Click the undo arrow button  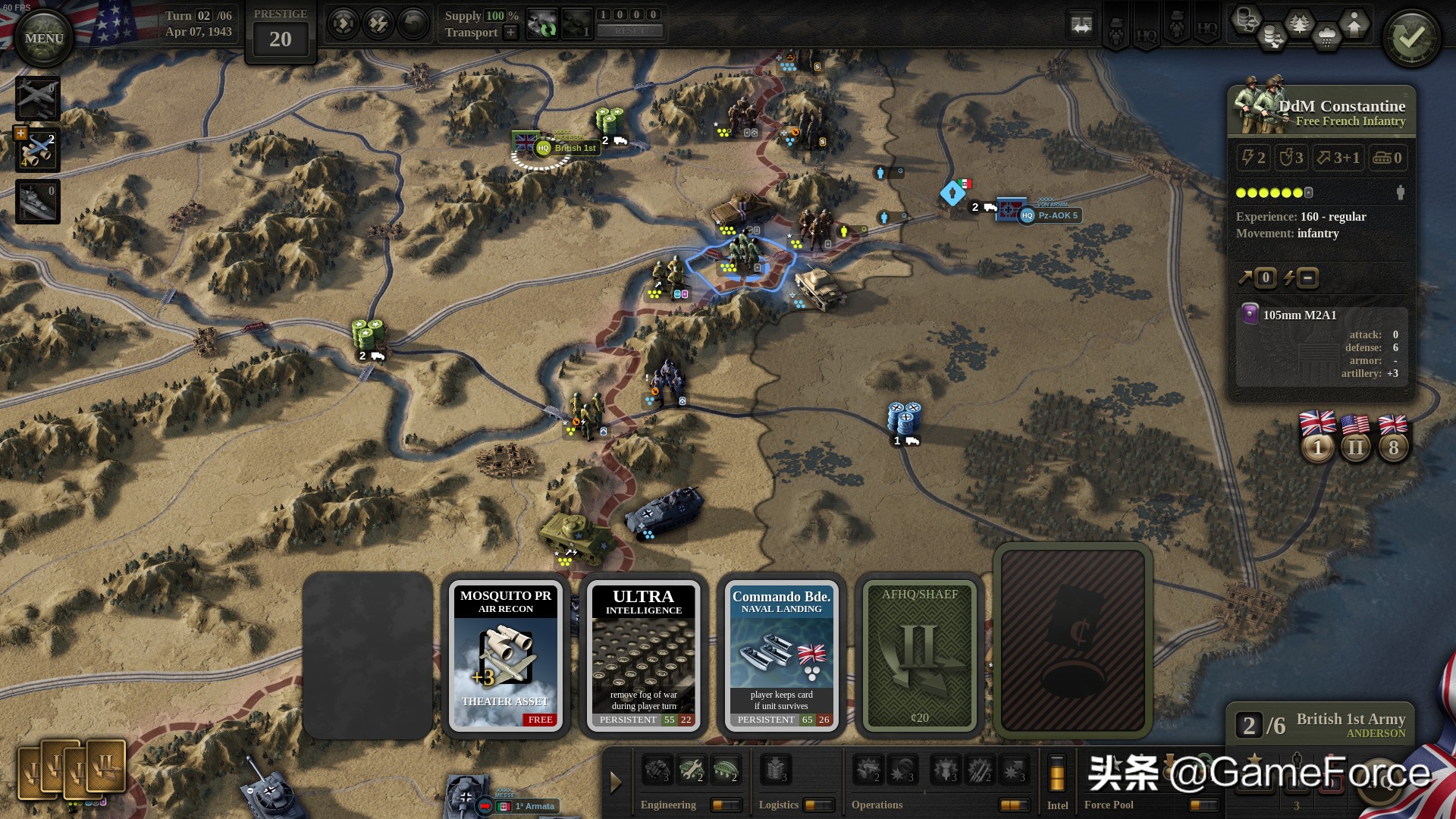pyautogui.click(x=413, y=24)
